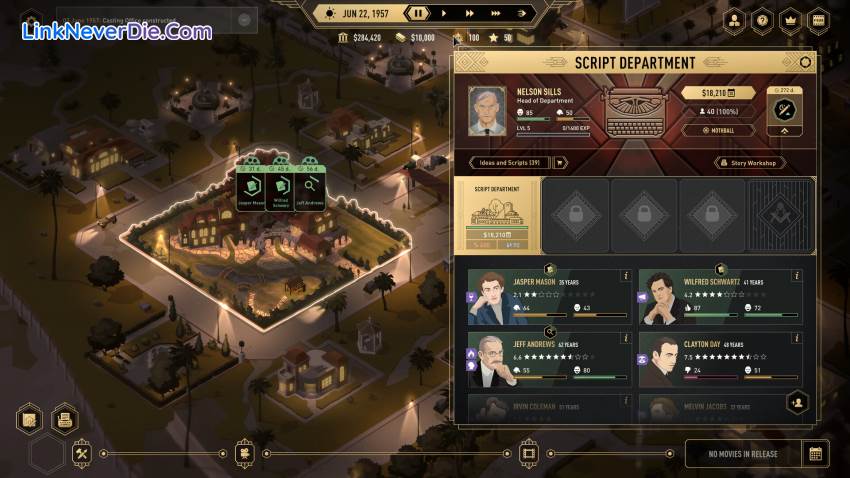The width and height of the screenshot is (850, 478).
Task: Show Clayton Day's info details
Action: [796, 339]
